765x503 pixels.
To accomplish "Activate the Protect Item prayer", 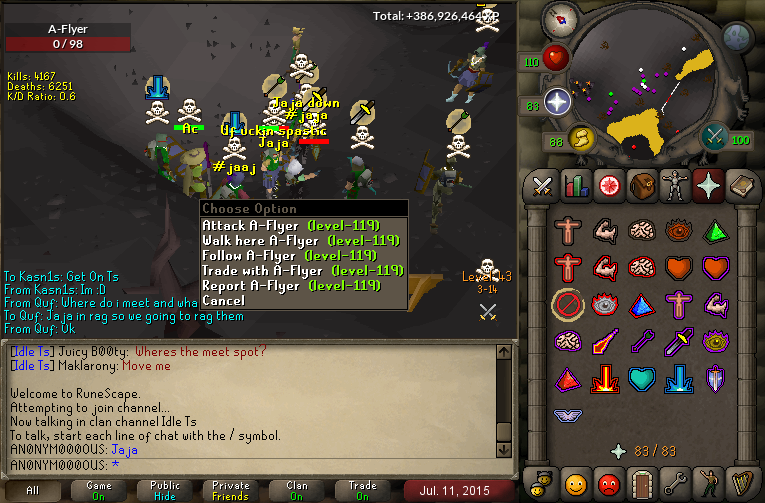I will 569,303.
